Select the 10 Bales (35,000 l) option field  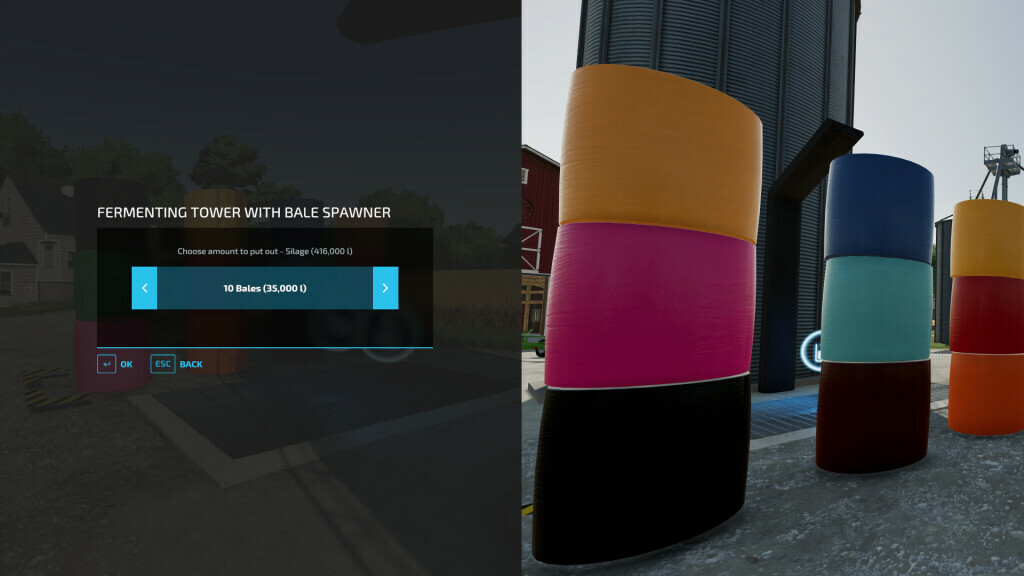coord(264,288)
